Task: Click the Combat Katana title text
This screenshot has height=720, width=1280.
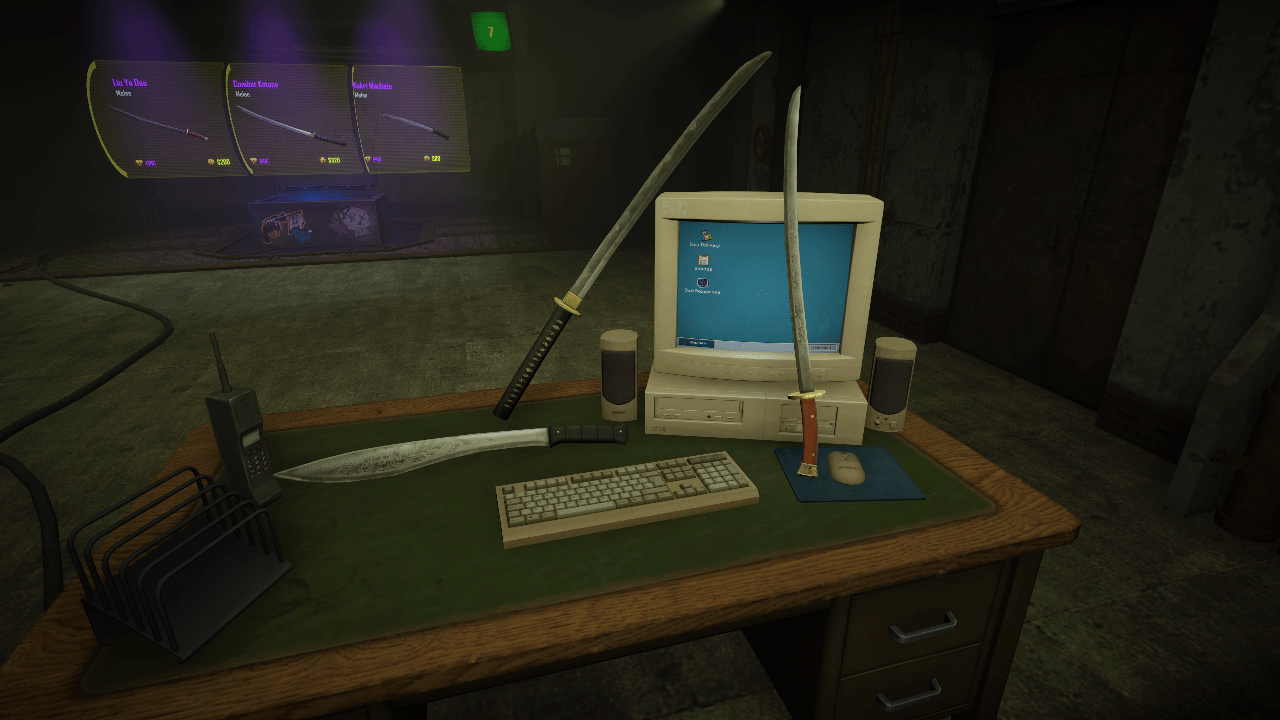Action: pyautogui.click(x=256, y=84)
